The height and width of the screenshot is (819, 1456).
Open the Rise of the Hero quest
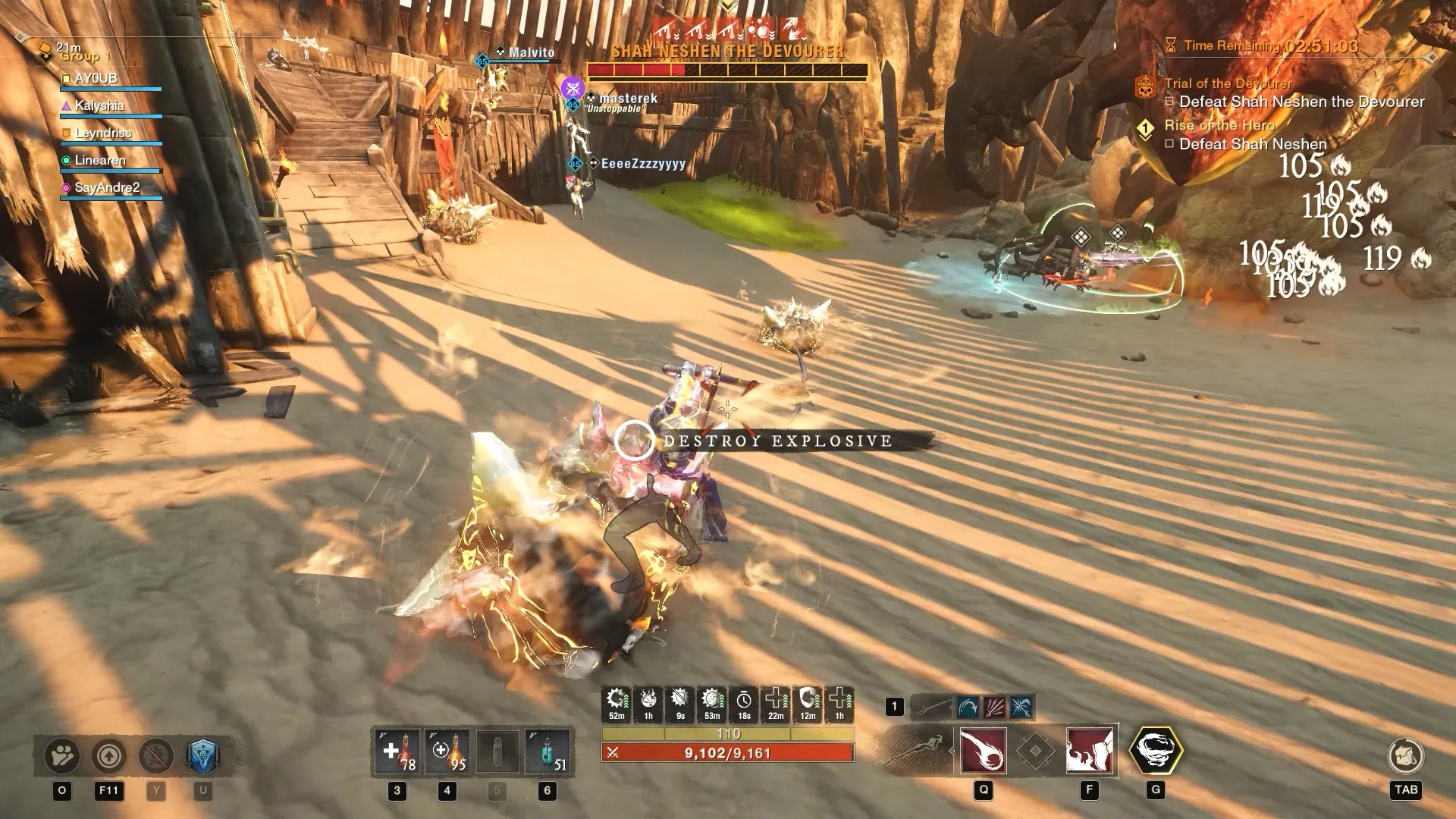(x=1219, y=125)
